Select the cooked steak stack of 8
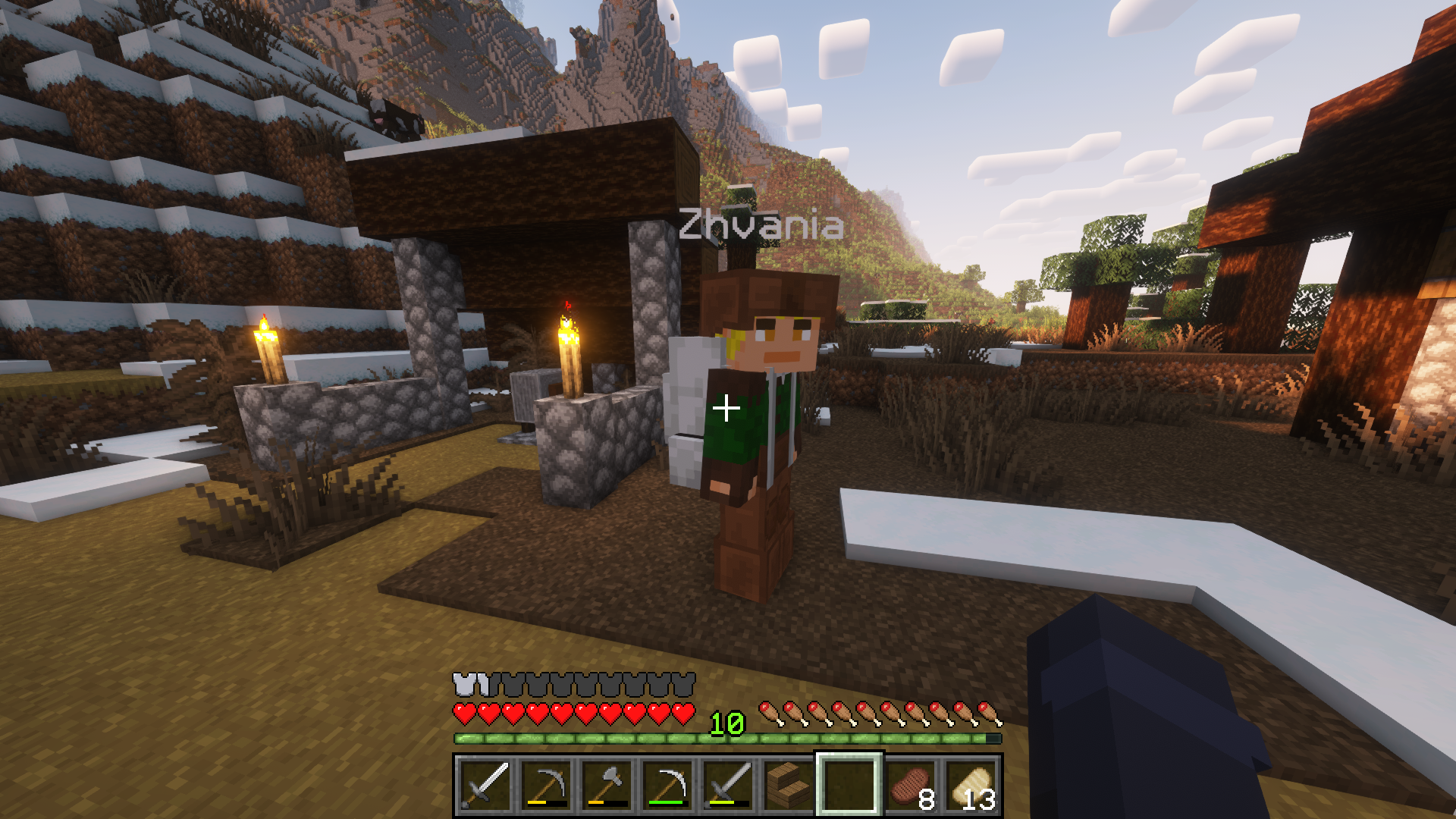 click(910, 784)
